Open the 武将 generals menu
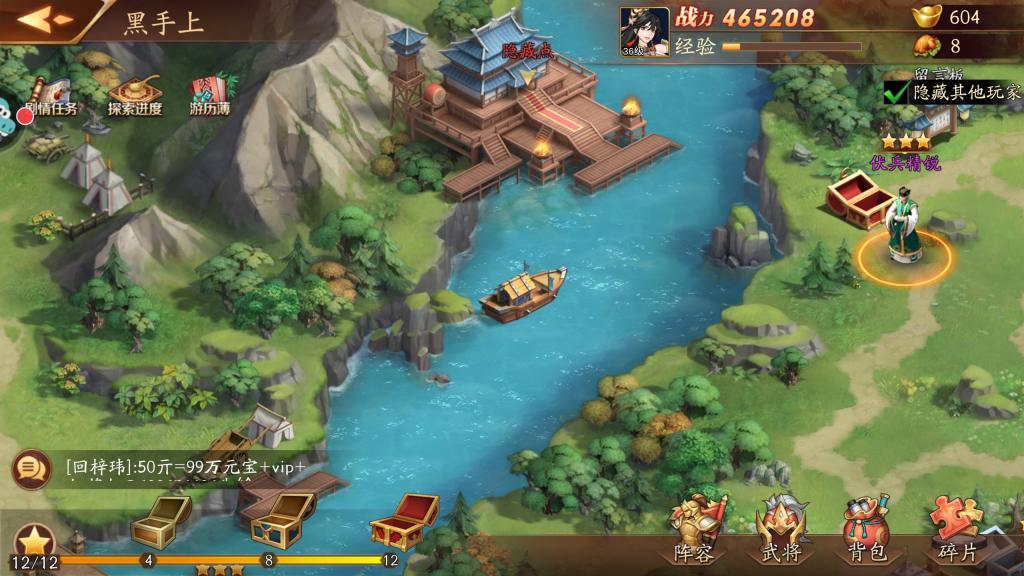1024x576 pixels. 781,530
